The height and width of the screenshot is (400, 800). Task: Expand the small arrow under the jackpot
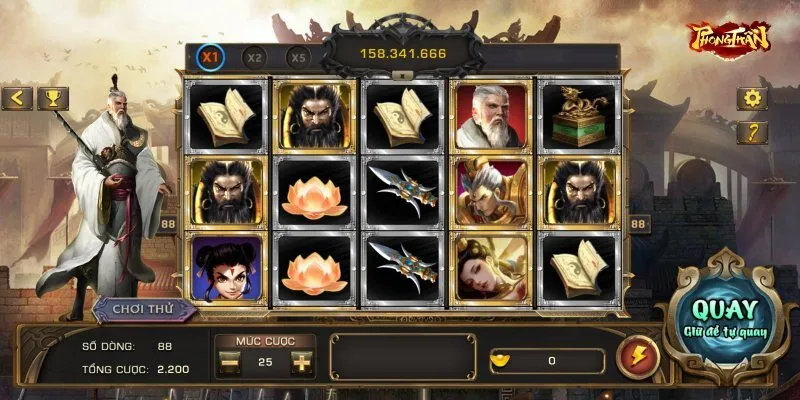pos(400,74)
